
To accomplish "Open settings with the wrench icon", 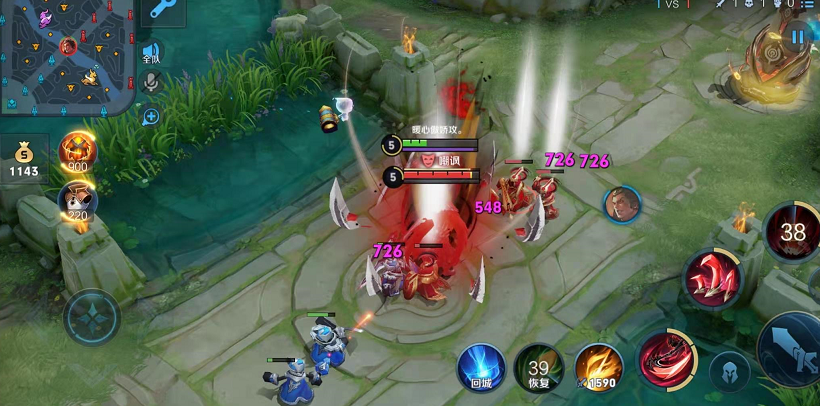I will click(160, 12).
